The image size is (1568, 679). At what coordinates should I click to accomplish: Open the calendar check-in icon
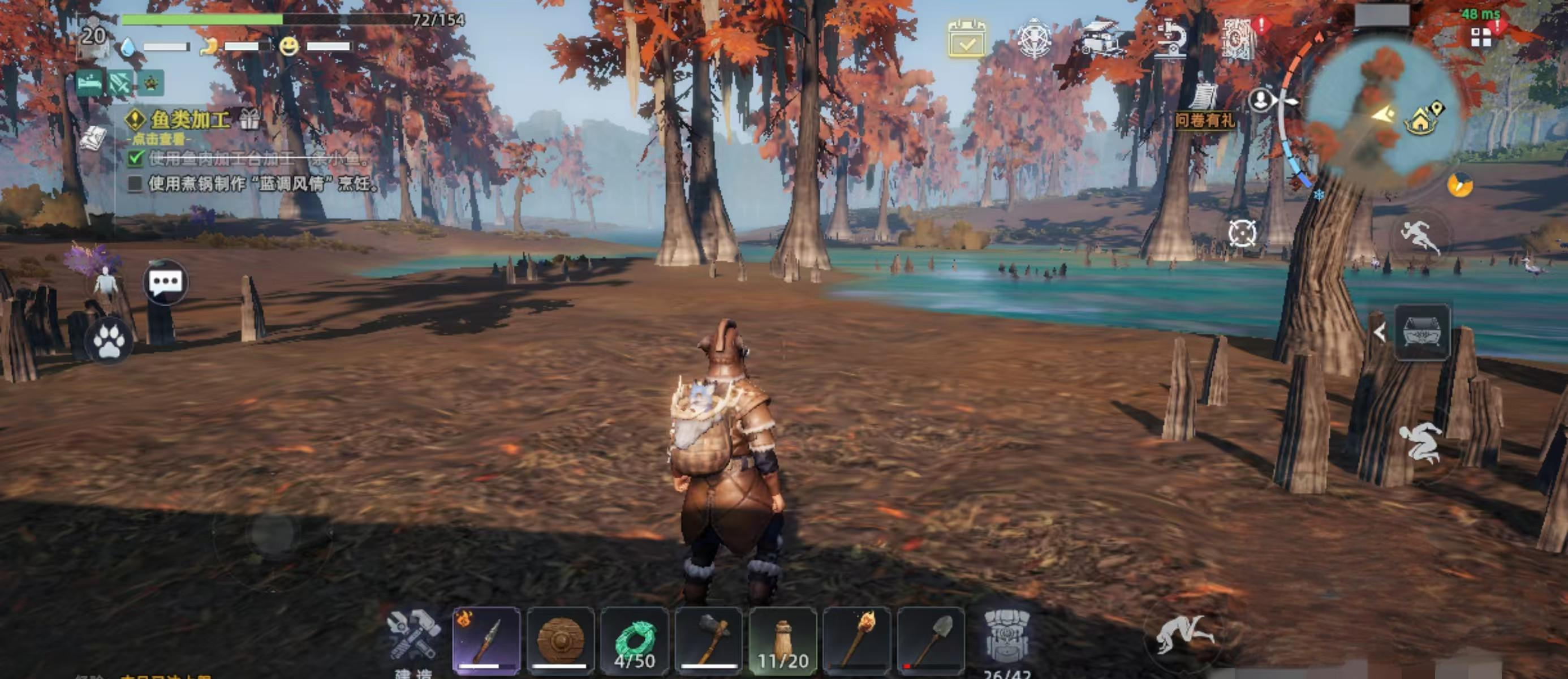[x=966, y=39]
